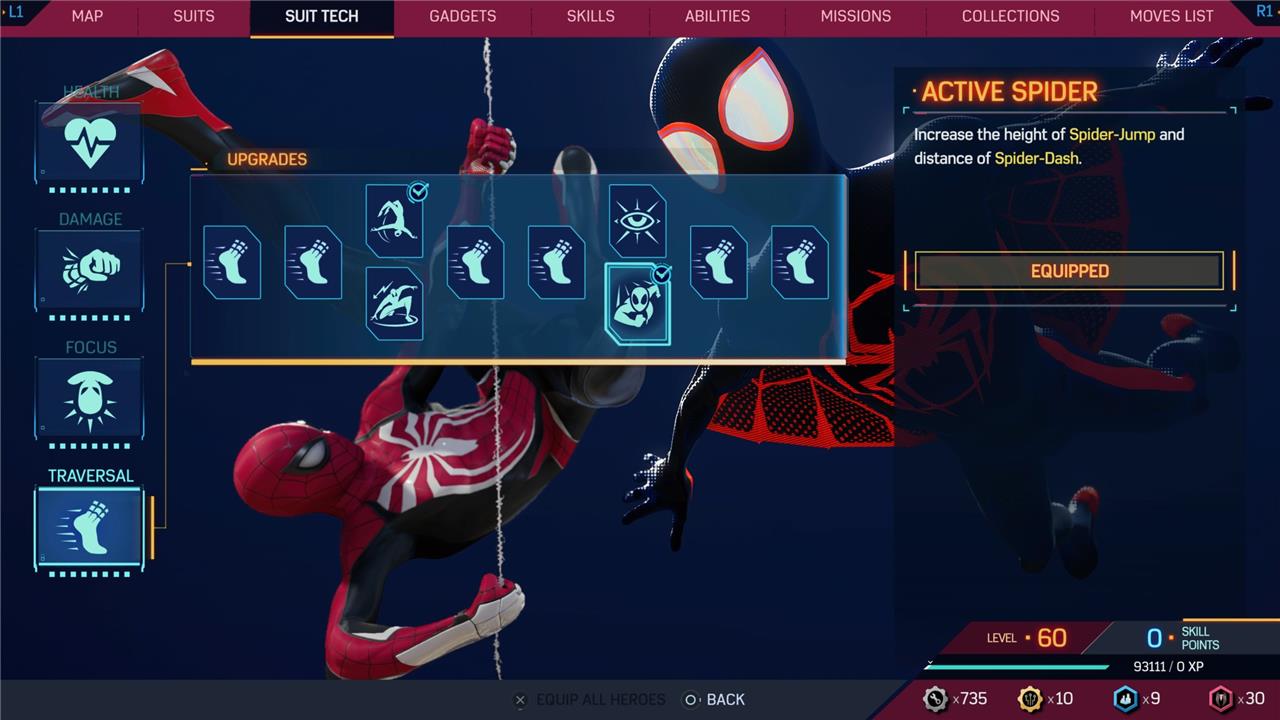Select the spinning Spider-Man upgrade below

tap(394, 303)
